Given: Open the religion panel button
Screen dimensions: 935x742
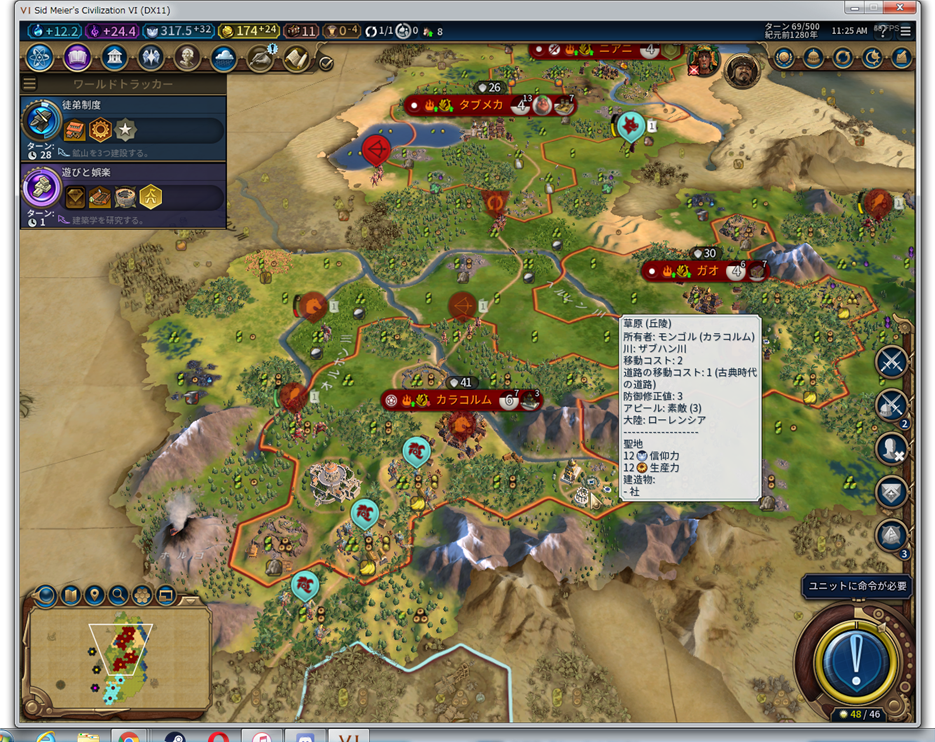Looking at the screenshot, I should 151,58.
